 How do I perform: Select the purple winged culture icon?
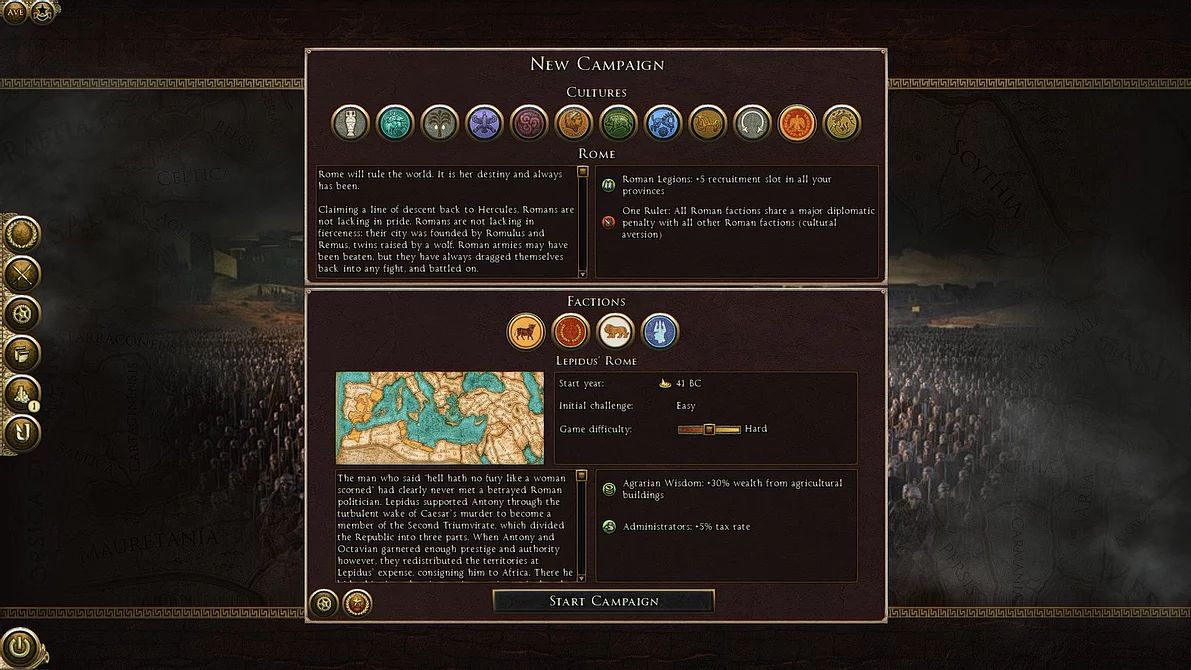(x=485, y=123)
